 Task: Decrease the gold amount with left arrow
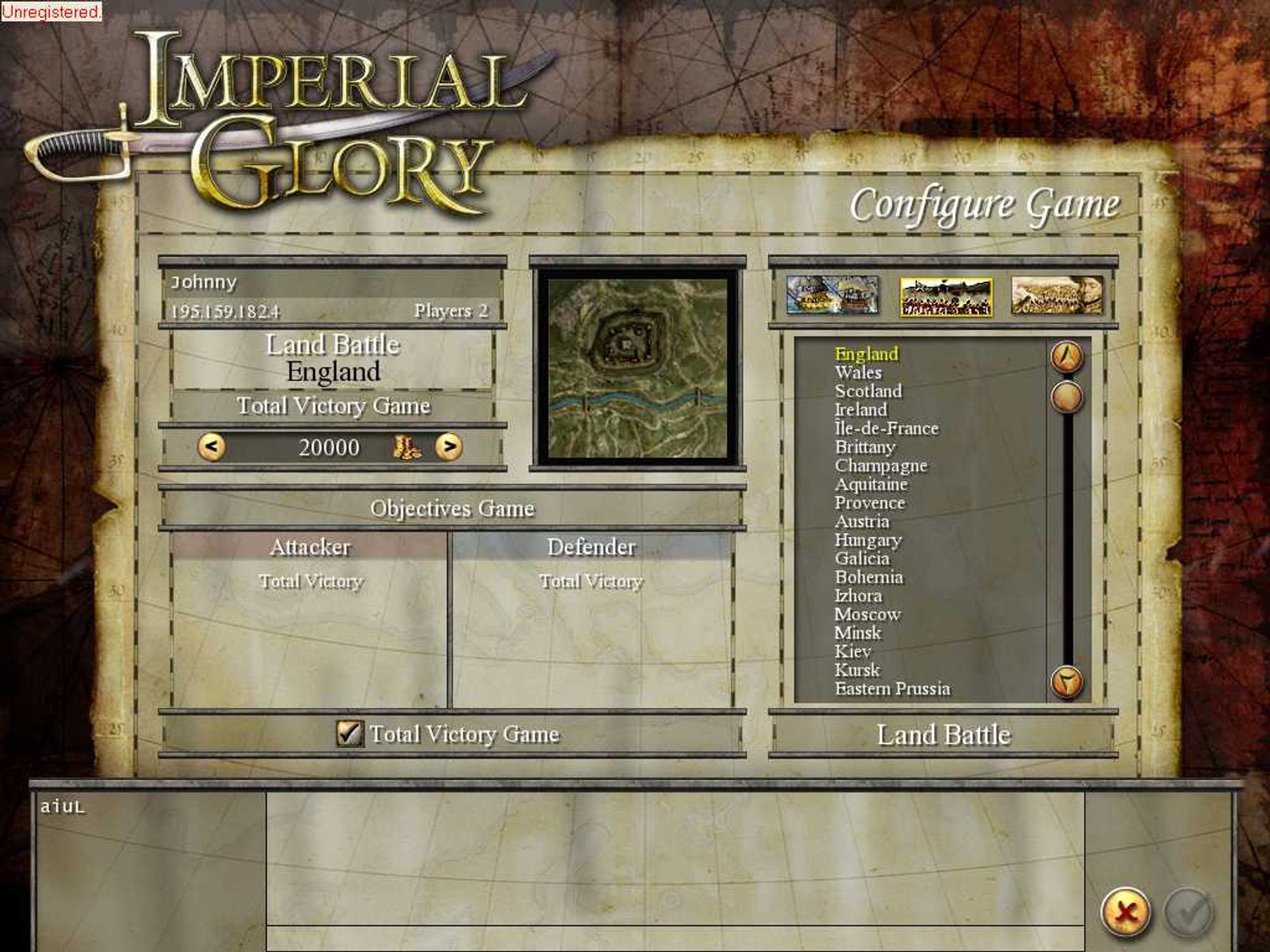pos(211,447)
